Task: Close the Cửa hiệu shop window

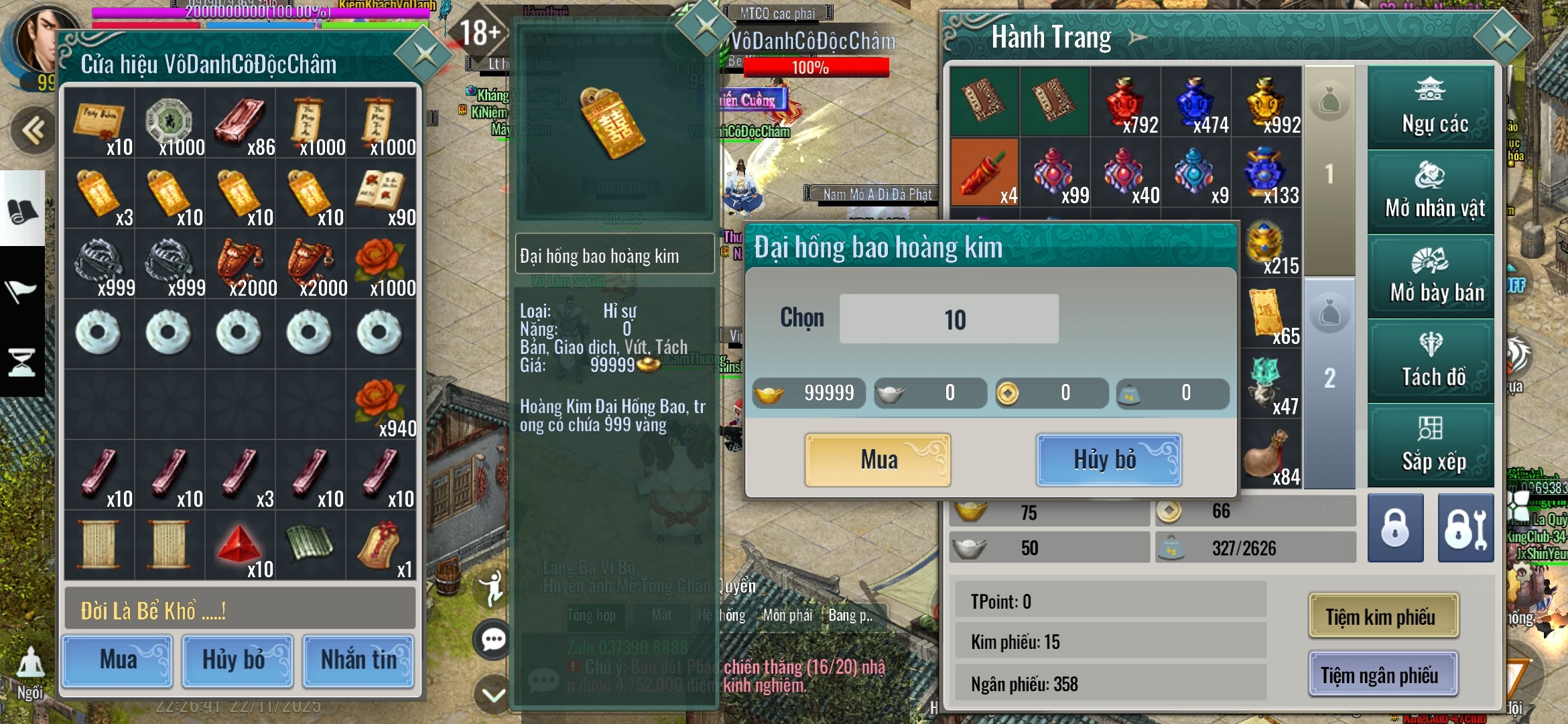Action: [x=424, y=54]
